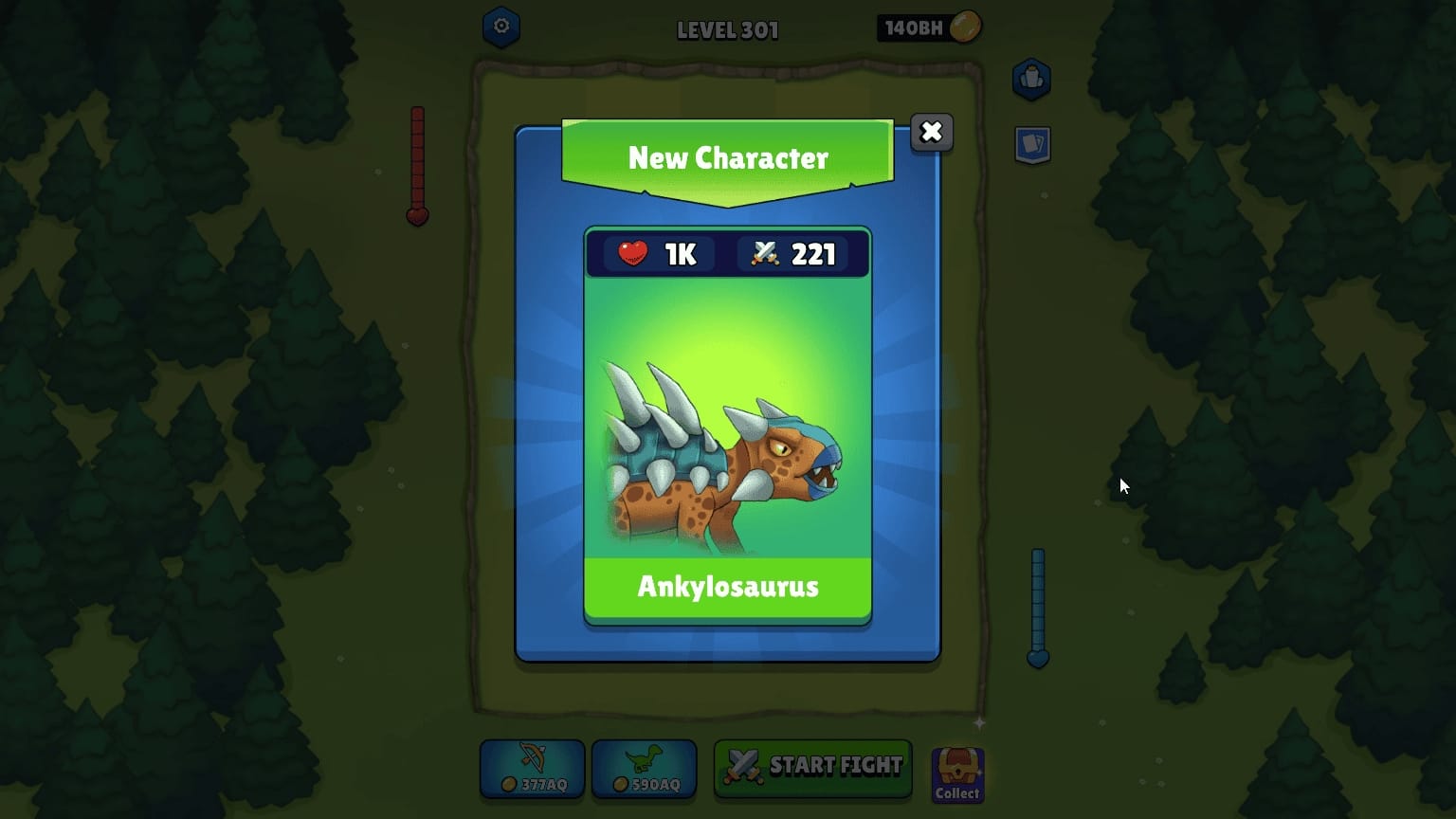Click the coin on the 377AQ button
The height and width of the screenshot is (819, 1456).
(508, 783)
